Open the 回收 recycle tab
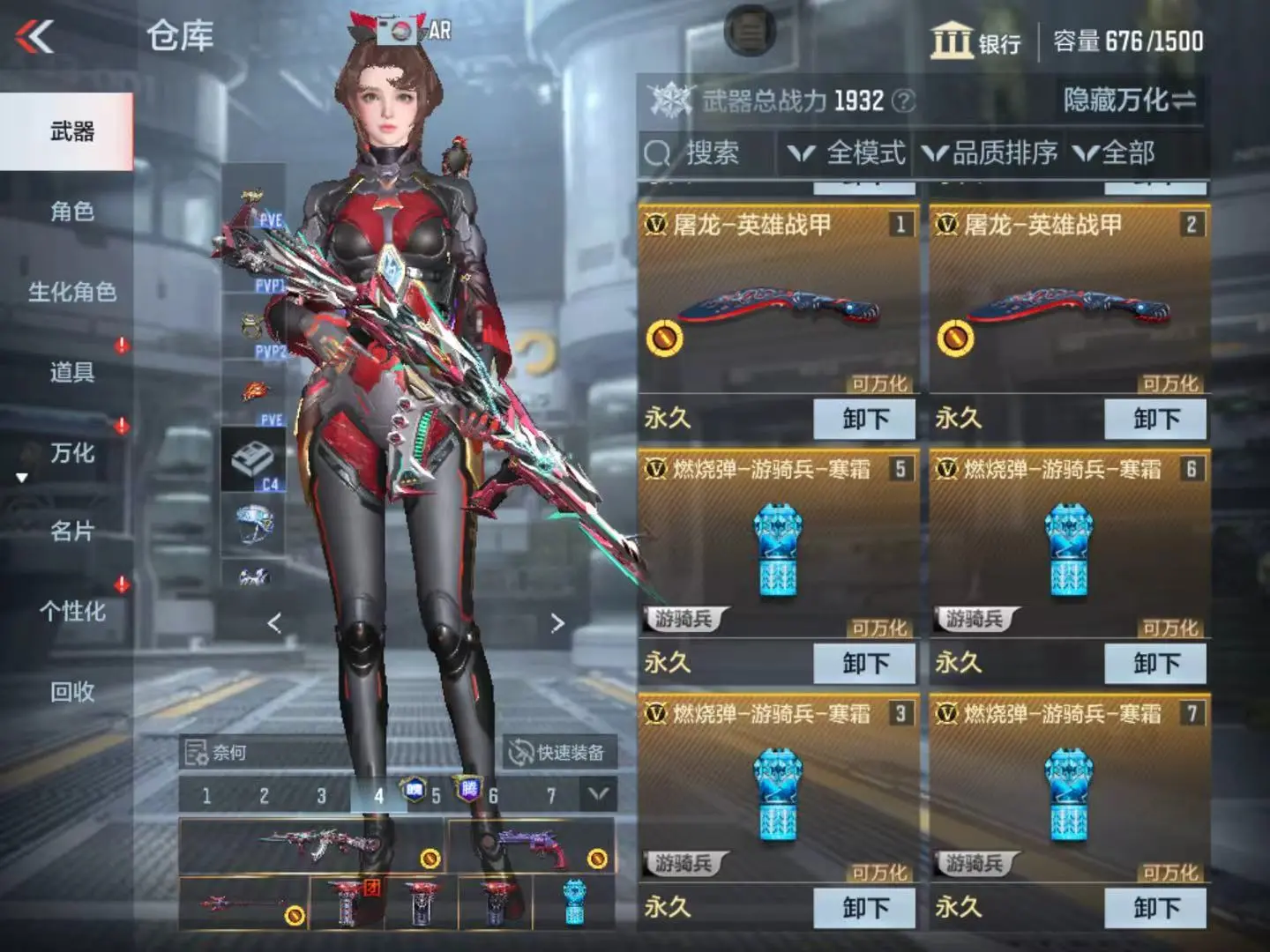Image resolution: width=1270 pixels, height=952 pixels. 71,692
